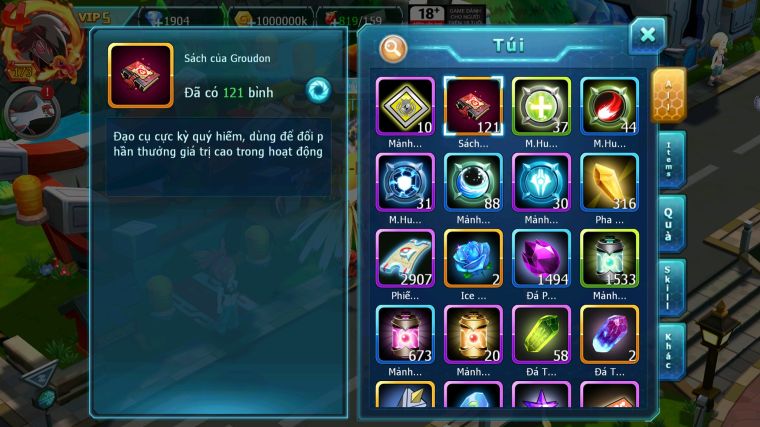760x427 pixels.
Task: Switch to the Items tab
Action: (x=669, y=157)
